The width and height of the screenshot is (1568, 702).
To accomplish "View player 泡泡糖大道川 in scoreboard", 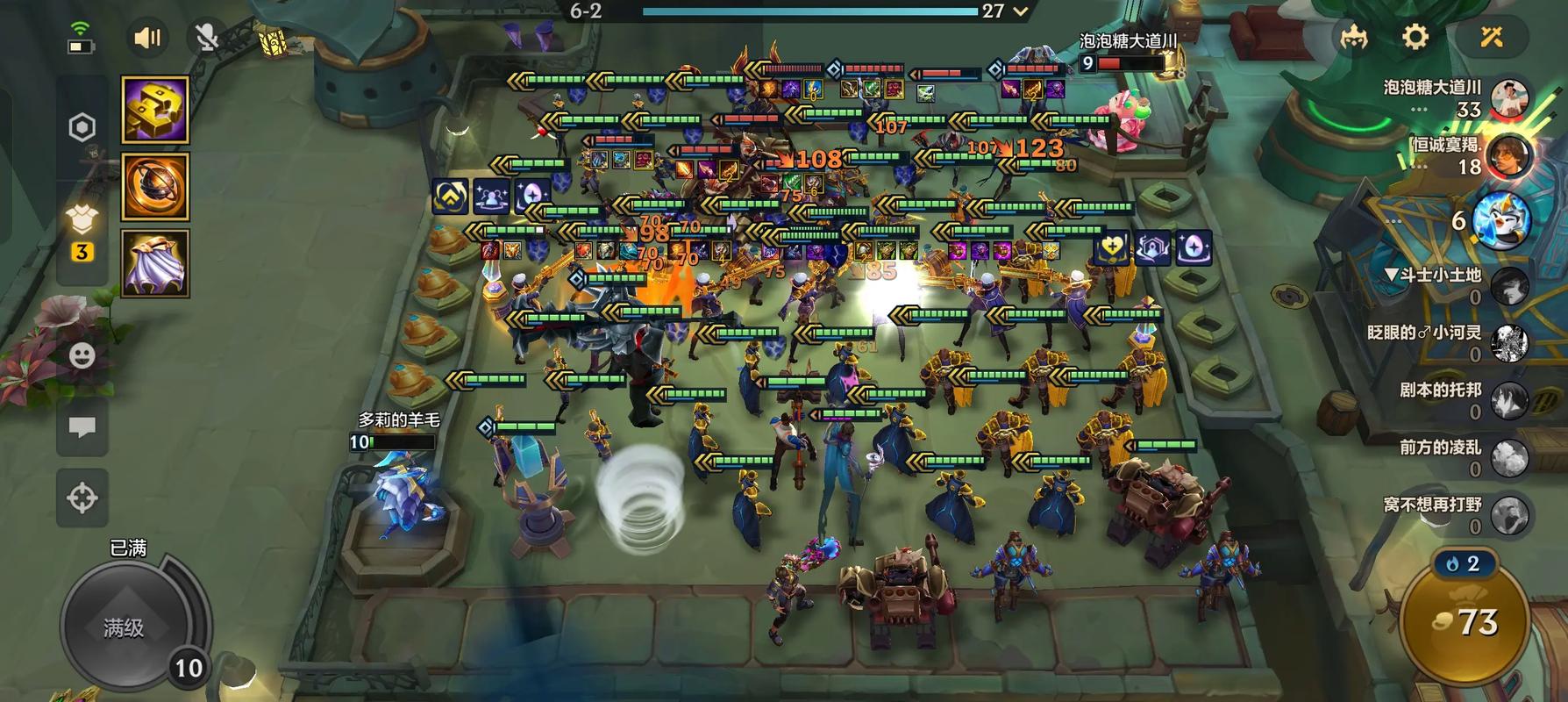I will (1509, 98).
